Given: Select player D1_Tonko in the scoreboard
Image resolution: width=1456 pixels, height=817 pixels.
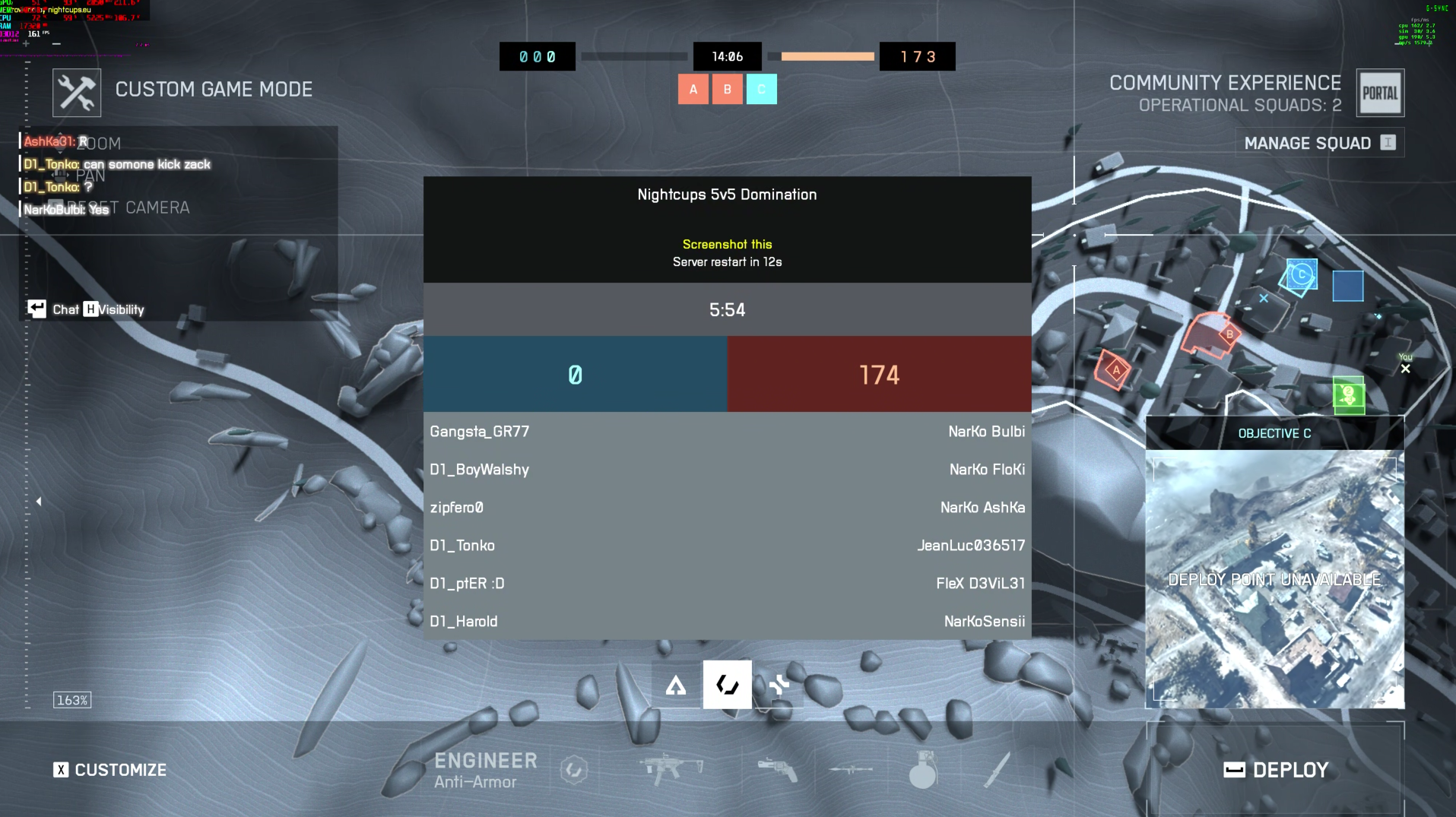Looking at the screenshot, I should pos(462,546).
